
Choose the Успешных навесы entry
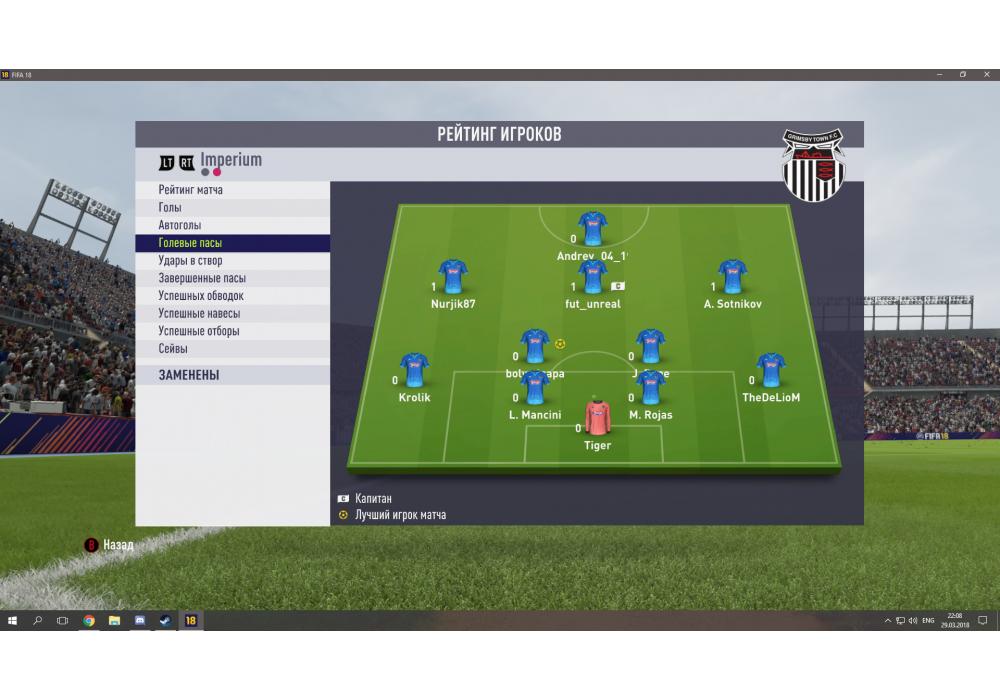(x=199, y=314)
